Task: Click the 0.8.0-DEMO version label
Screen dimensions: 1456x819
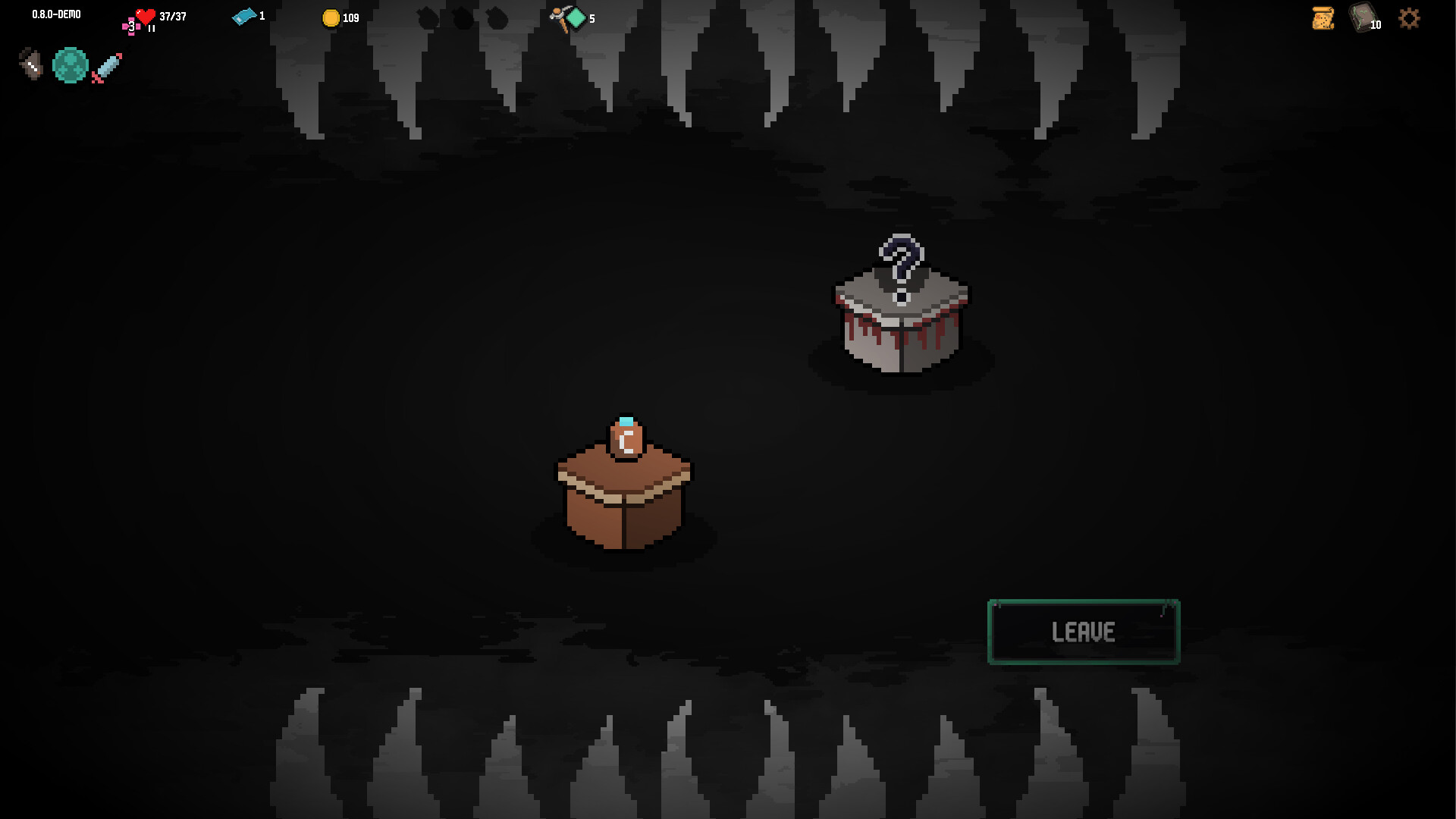Action: click(x=55, y=13)
